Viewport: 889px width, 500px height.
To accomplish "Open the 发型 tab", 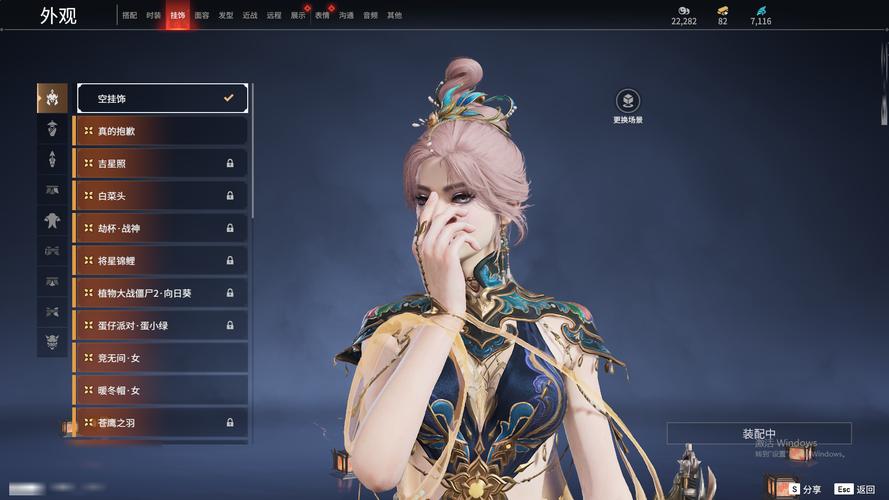I will click(226, 16).
